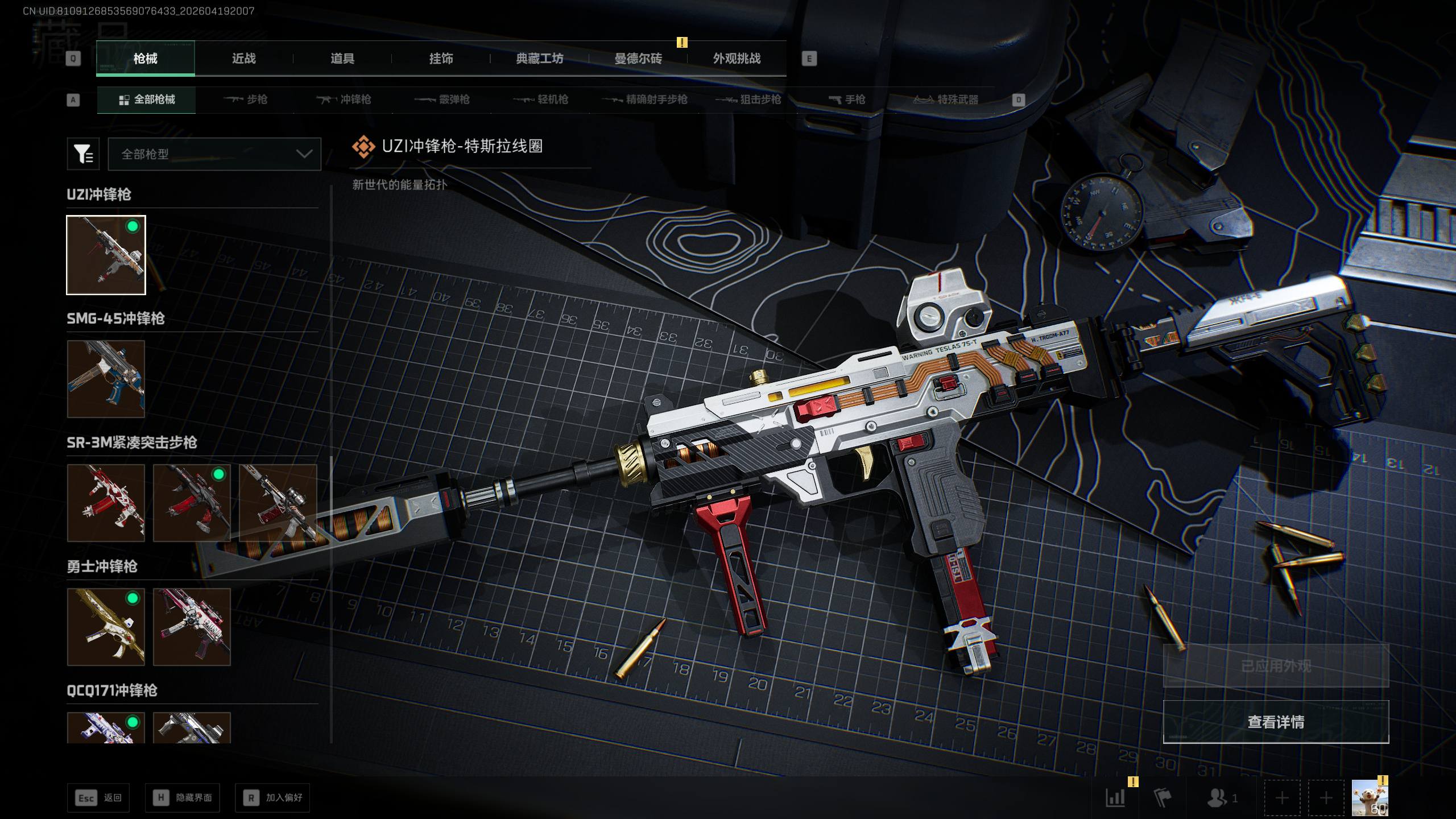This screenshot has width=1456, height=819.
Task: Choose the 狙击步枪 category
Action: (748, 100)
